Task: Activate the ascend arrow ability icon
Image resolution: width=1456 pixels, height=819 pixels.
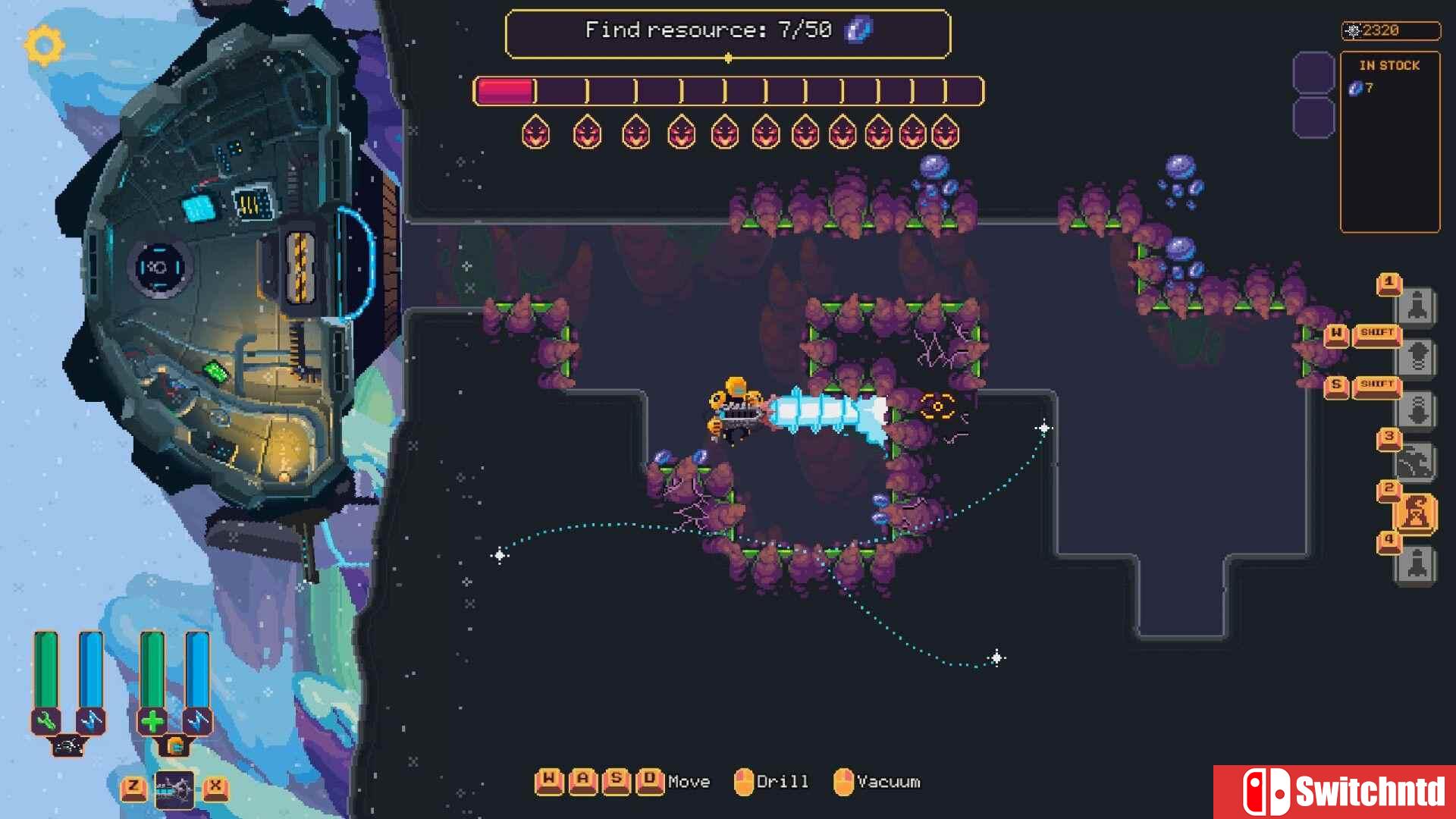Action: [1417, 356]
